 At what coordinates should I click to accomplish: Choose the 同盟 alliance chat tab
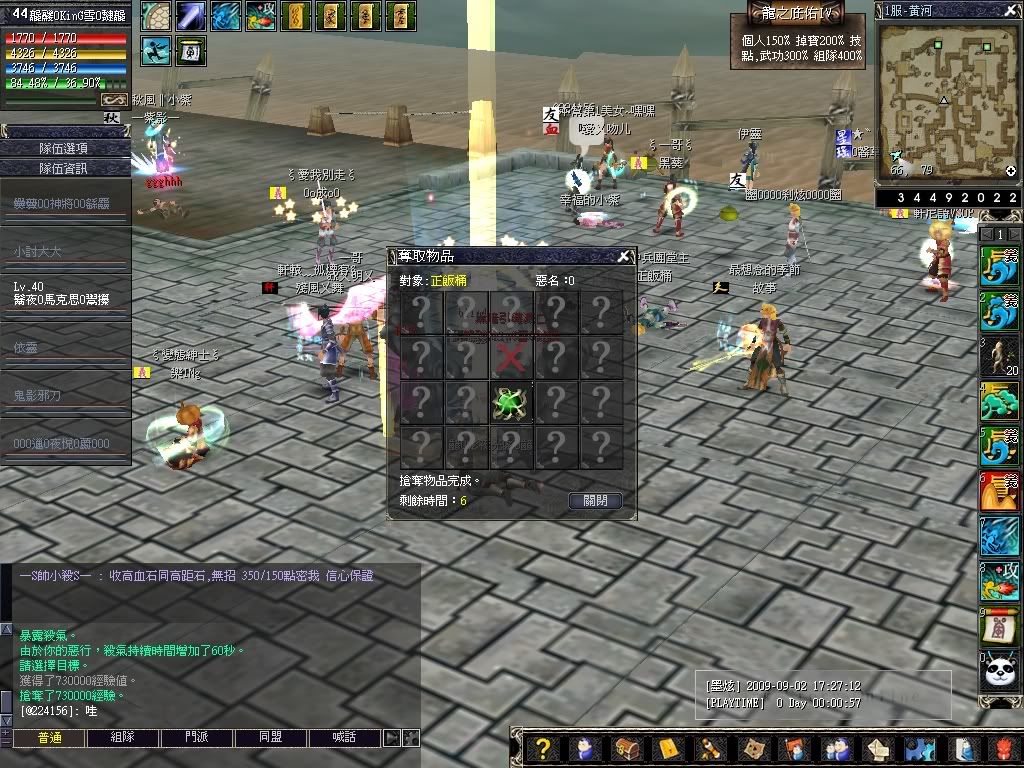click(x=270, y=738)
